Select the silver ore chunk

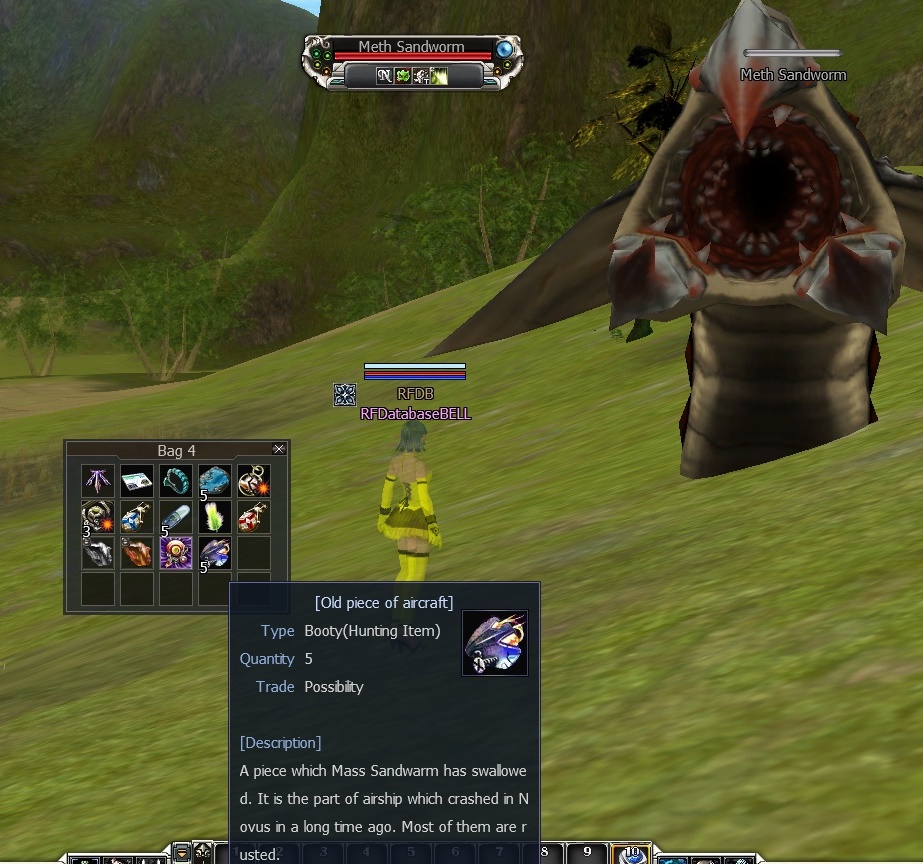click(x=98, y=553)
